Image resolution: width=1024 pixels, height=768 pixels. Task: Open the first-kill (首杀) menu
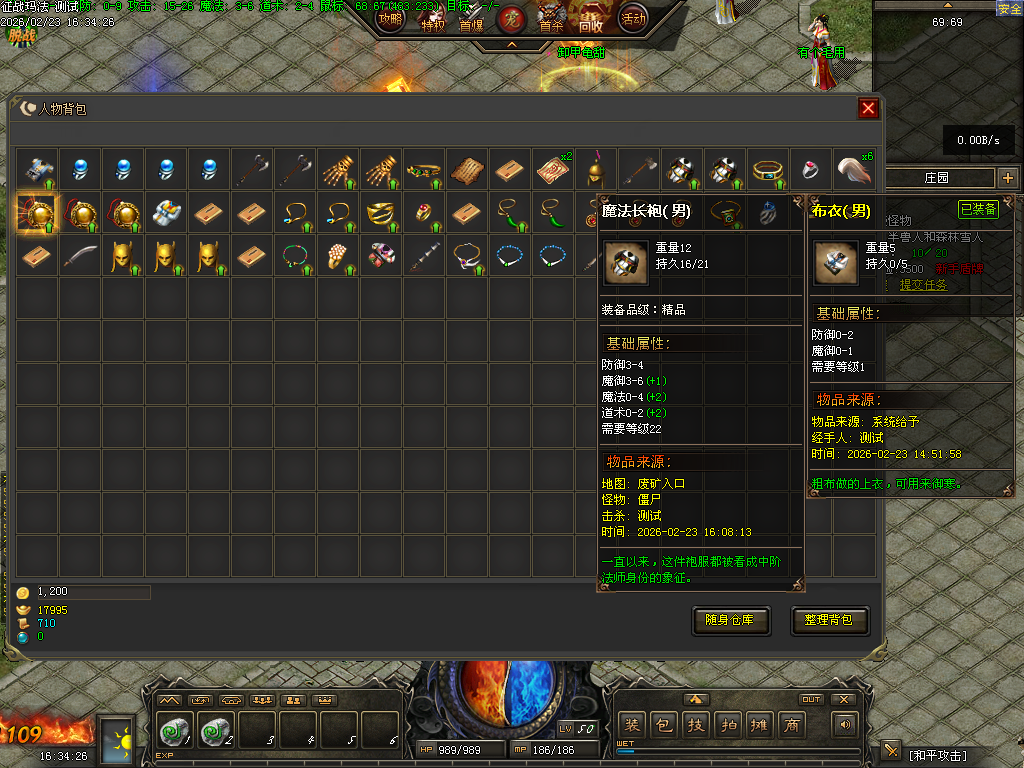[x=551, y=22]
